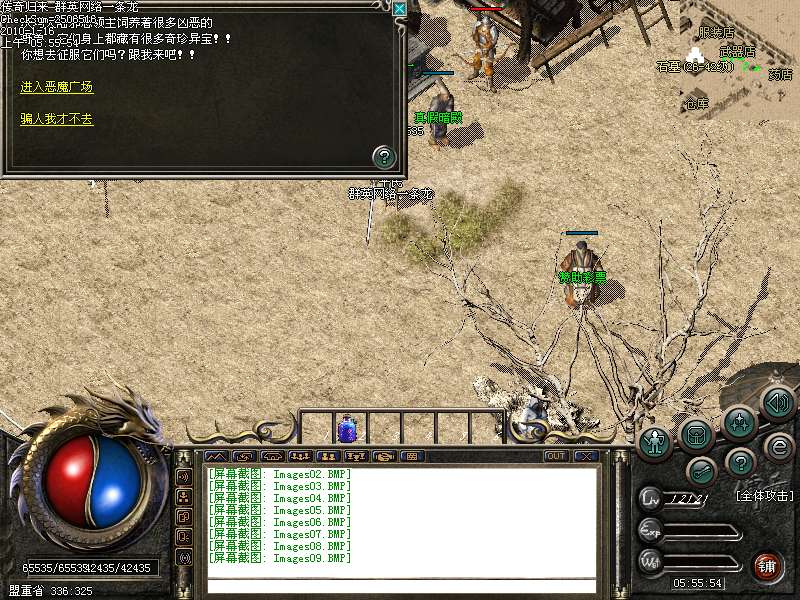The height and width of the screenshot is (600, 800).
Task: Open the help question mark round button
Action: click(x=739, y=462)
